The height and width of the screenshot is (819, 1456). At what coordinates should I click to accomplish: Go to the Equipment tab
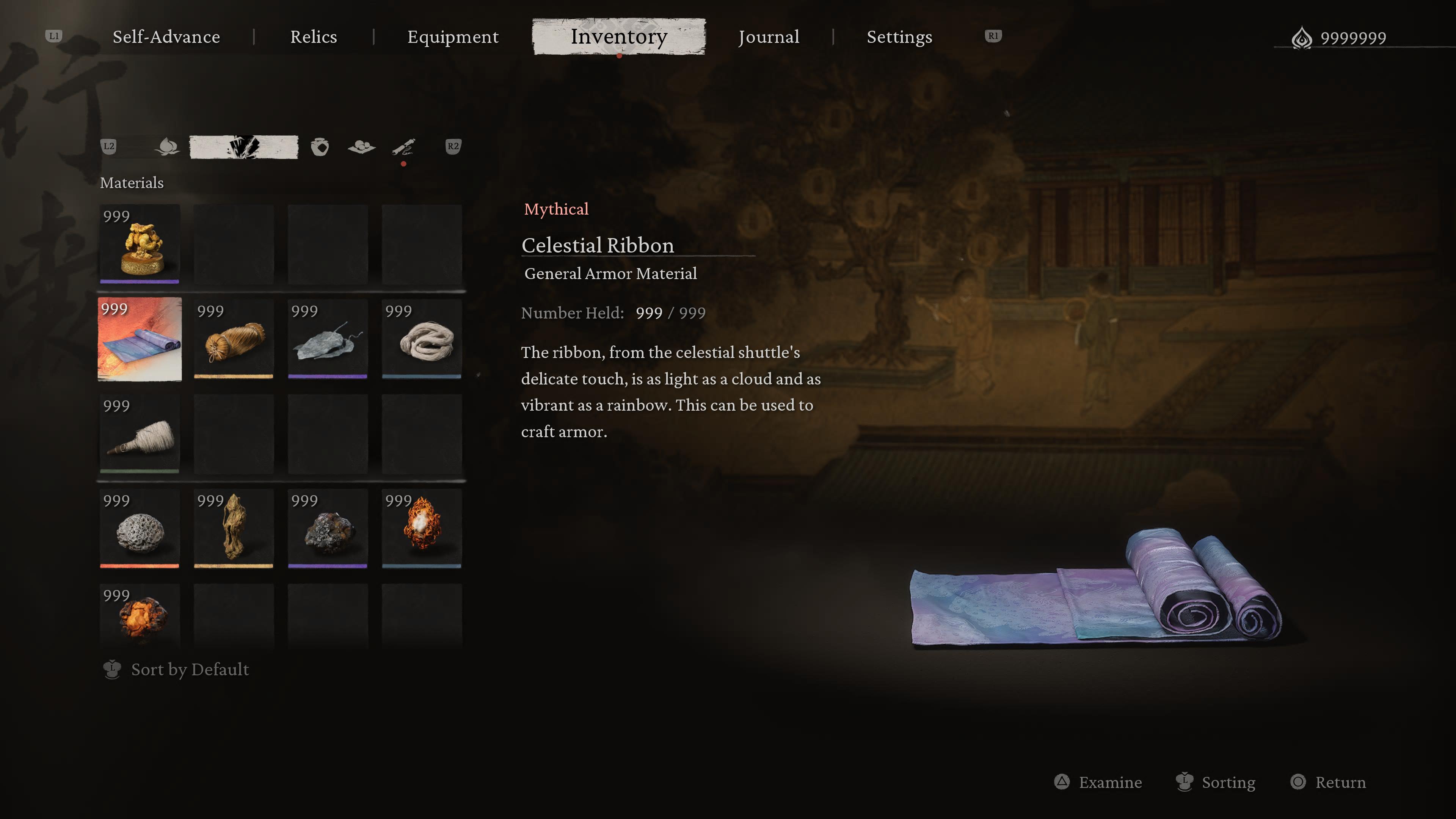[x=453, y=37]
